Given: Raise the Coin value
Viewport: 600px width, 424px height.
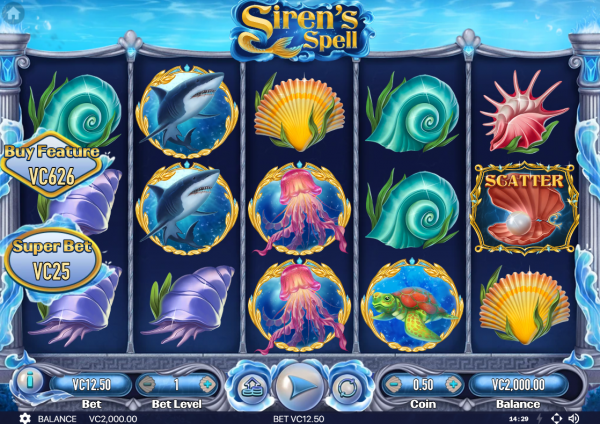Looking at the screenshot, I should (x=454, y=383).
